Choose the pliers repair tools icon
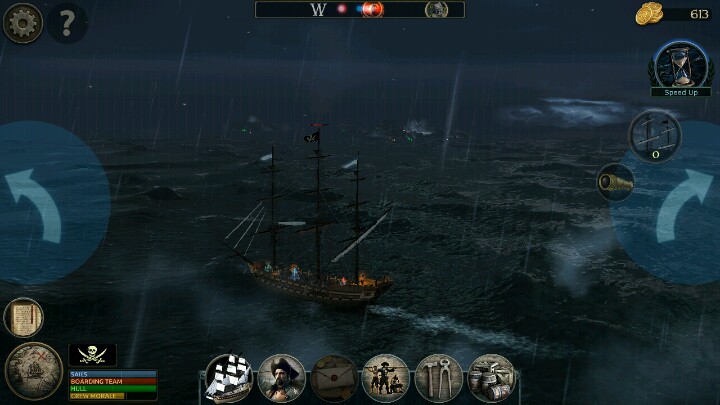This screenshot has height=405, width=720. pyautogui.click(x=438, y=378)
